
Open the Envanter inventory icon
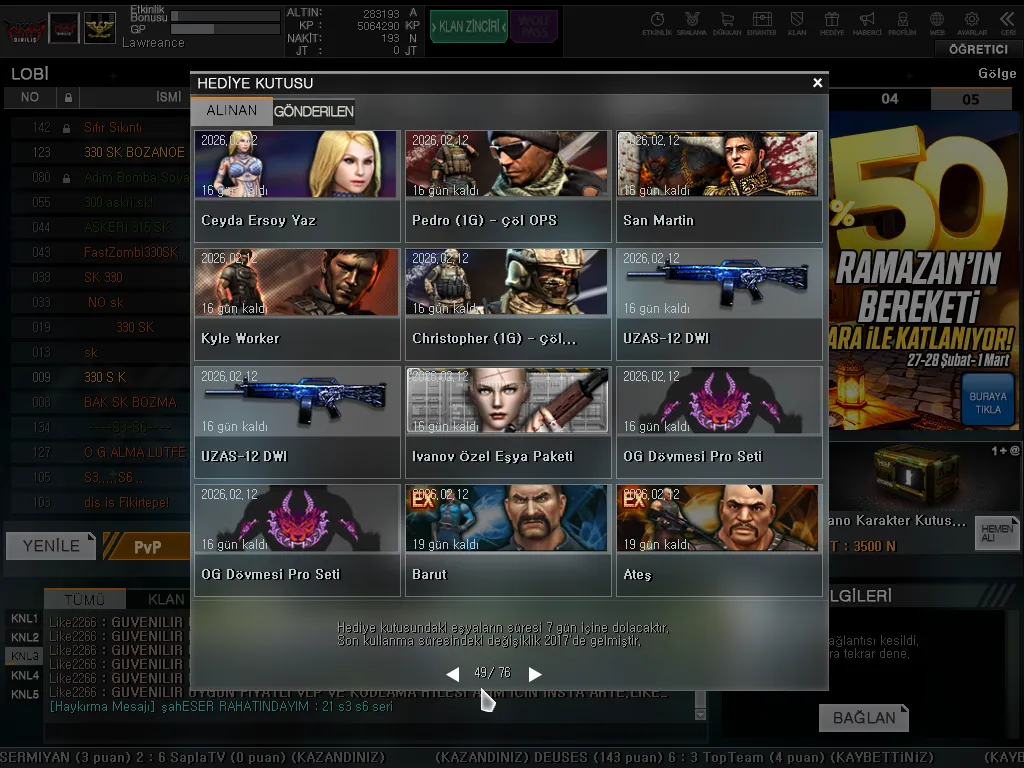[x=762, y=23]
